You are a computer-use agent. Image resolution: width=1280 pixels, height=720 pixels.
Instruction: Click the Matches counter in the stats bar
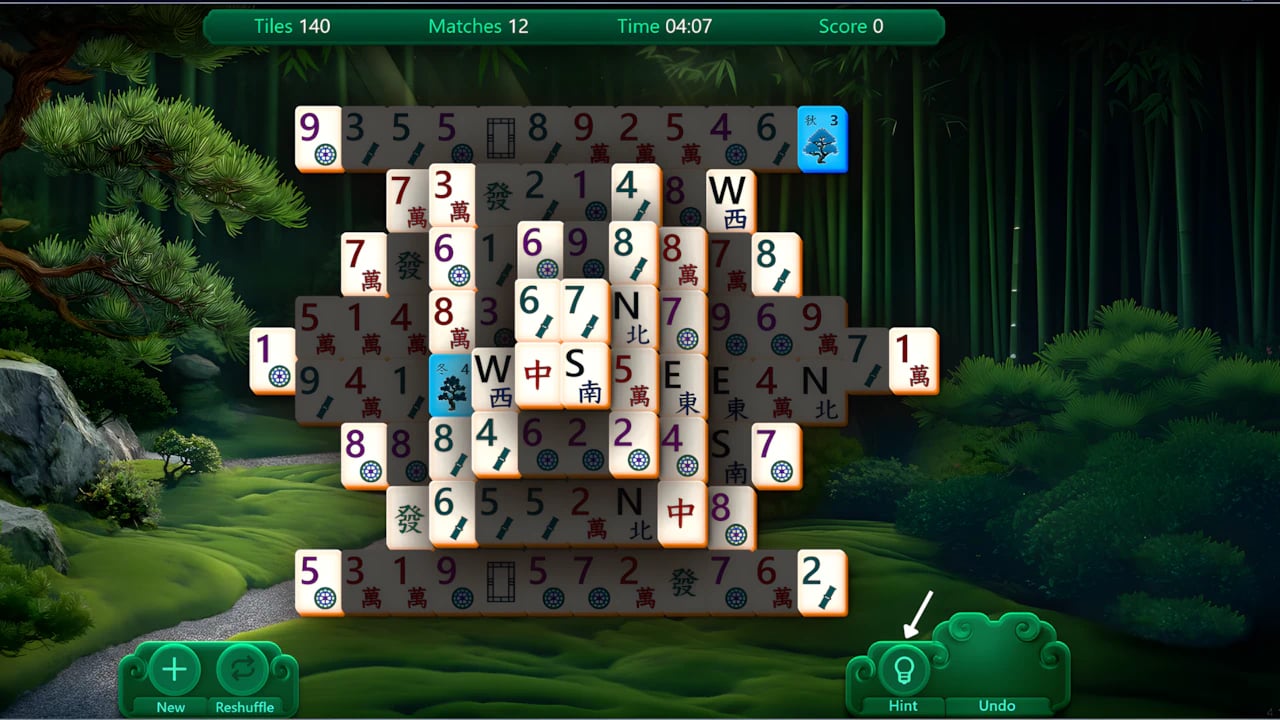point(477,27)
